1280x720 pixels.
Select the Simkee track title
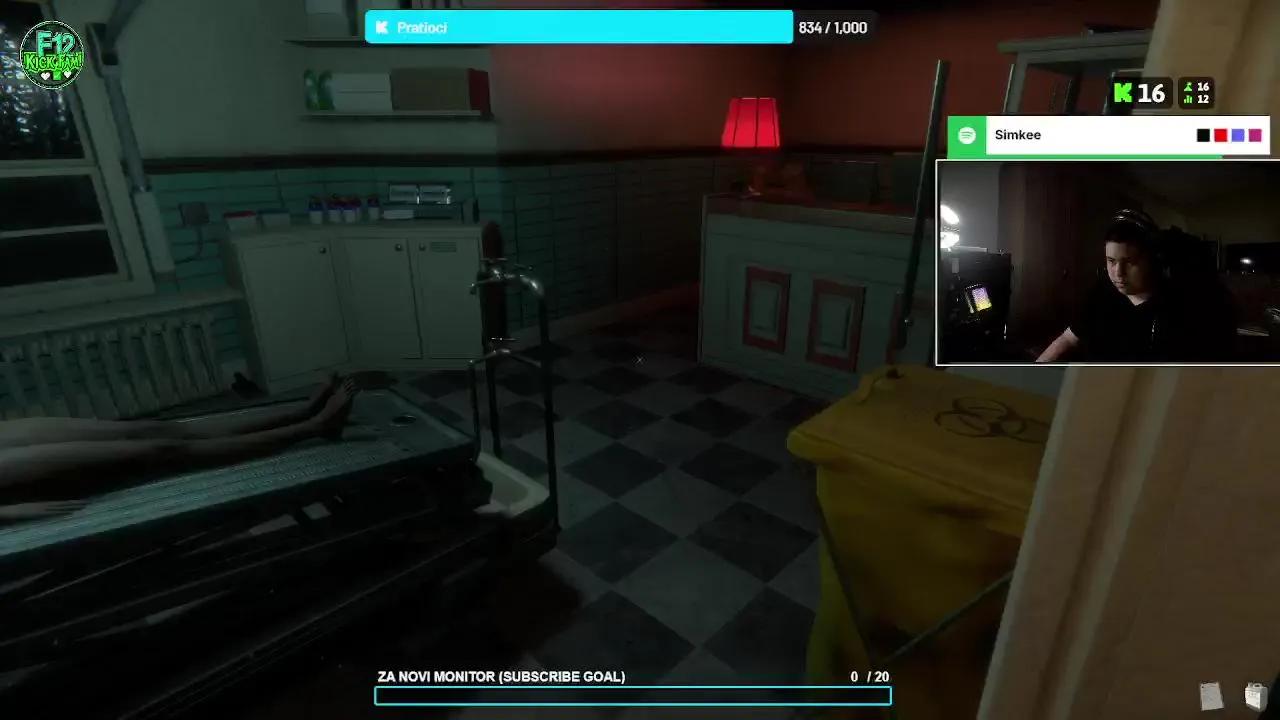click(1017, 135)
